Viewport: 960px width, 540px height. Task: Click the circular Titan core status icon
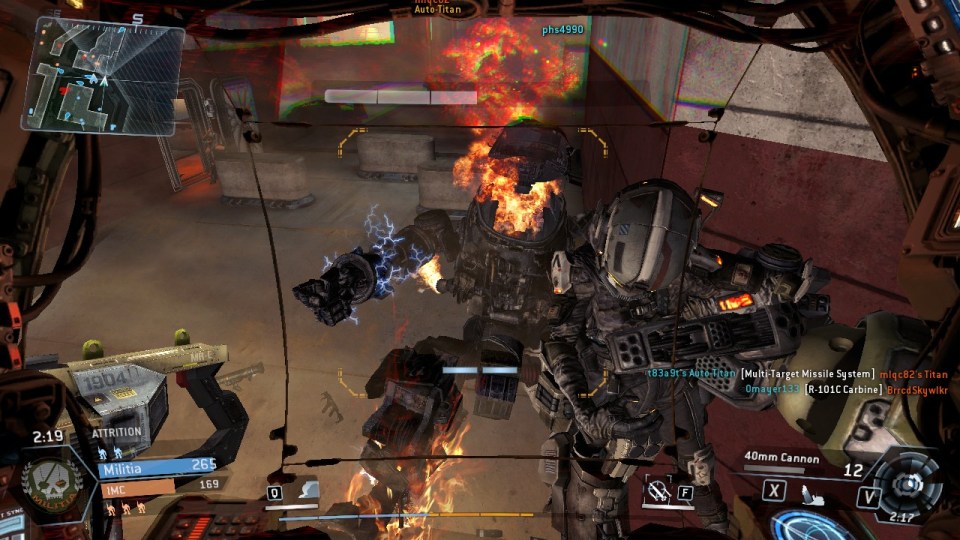(x=907, y=480)
